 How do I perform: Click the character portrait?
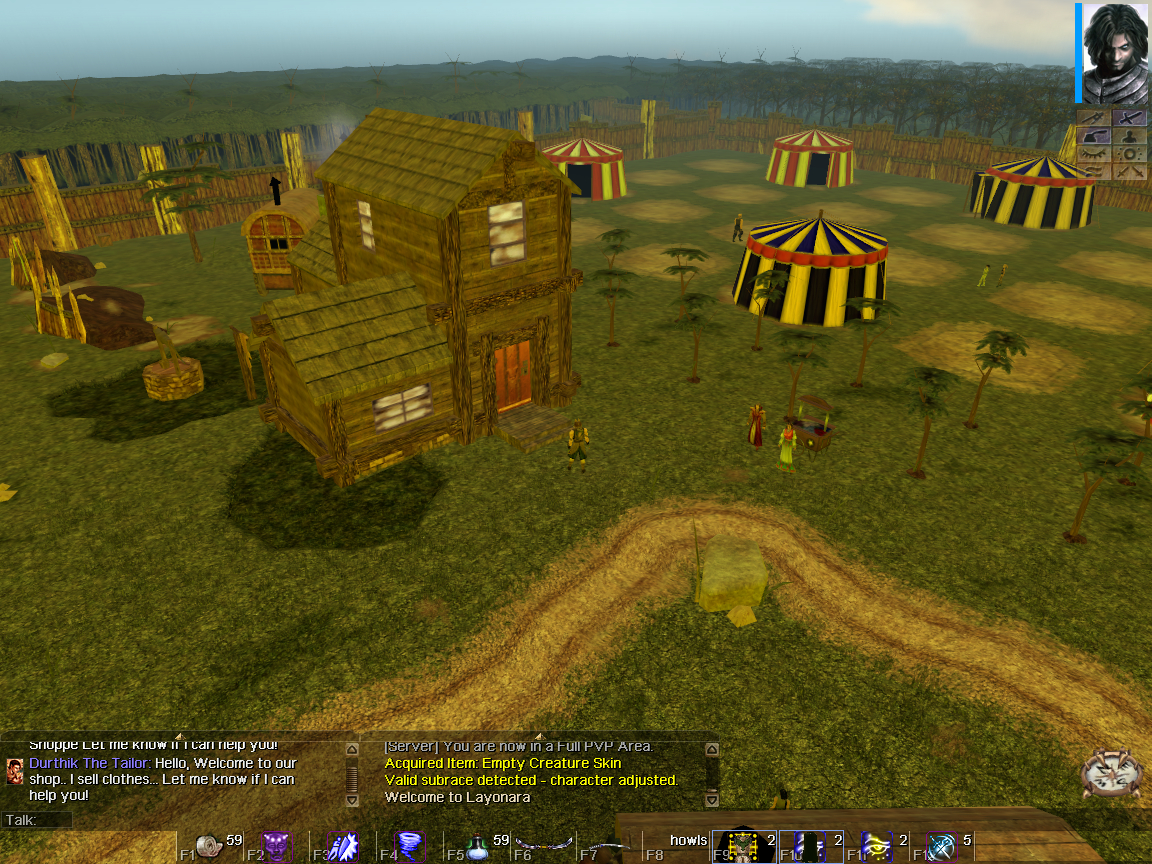[x=1114, y=53]
